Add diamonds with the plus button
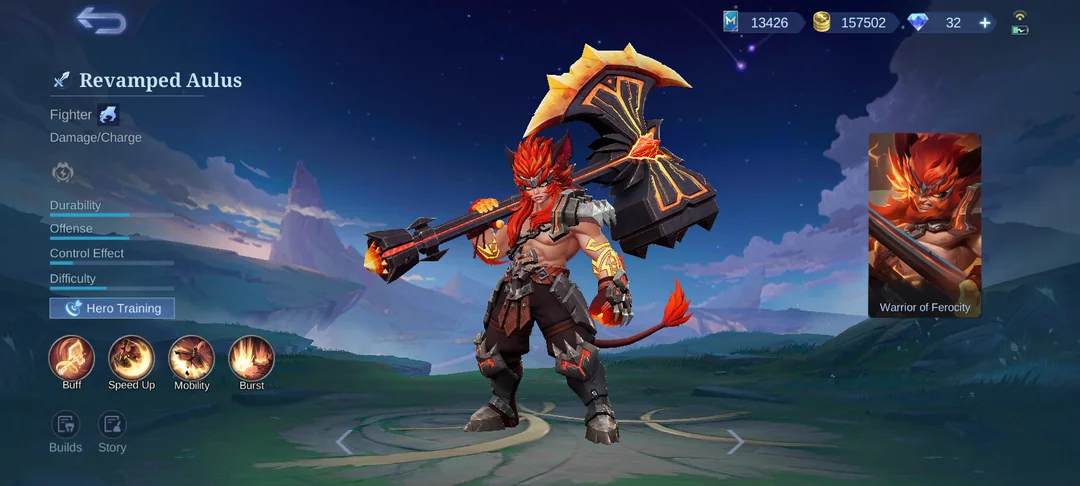Image resolution: width=1080 pixels, height=486 pixels. [985, 23]
